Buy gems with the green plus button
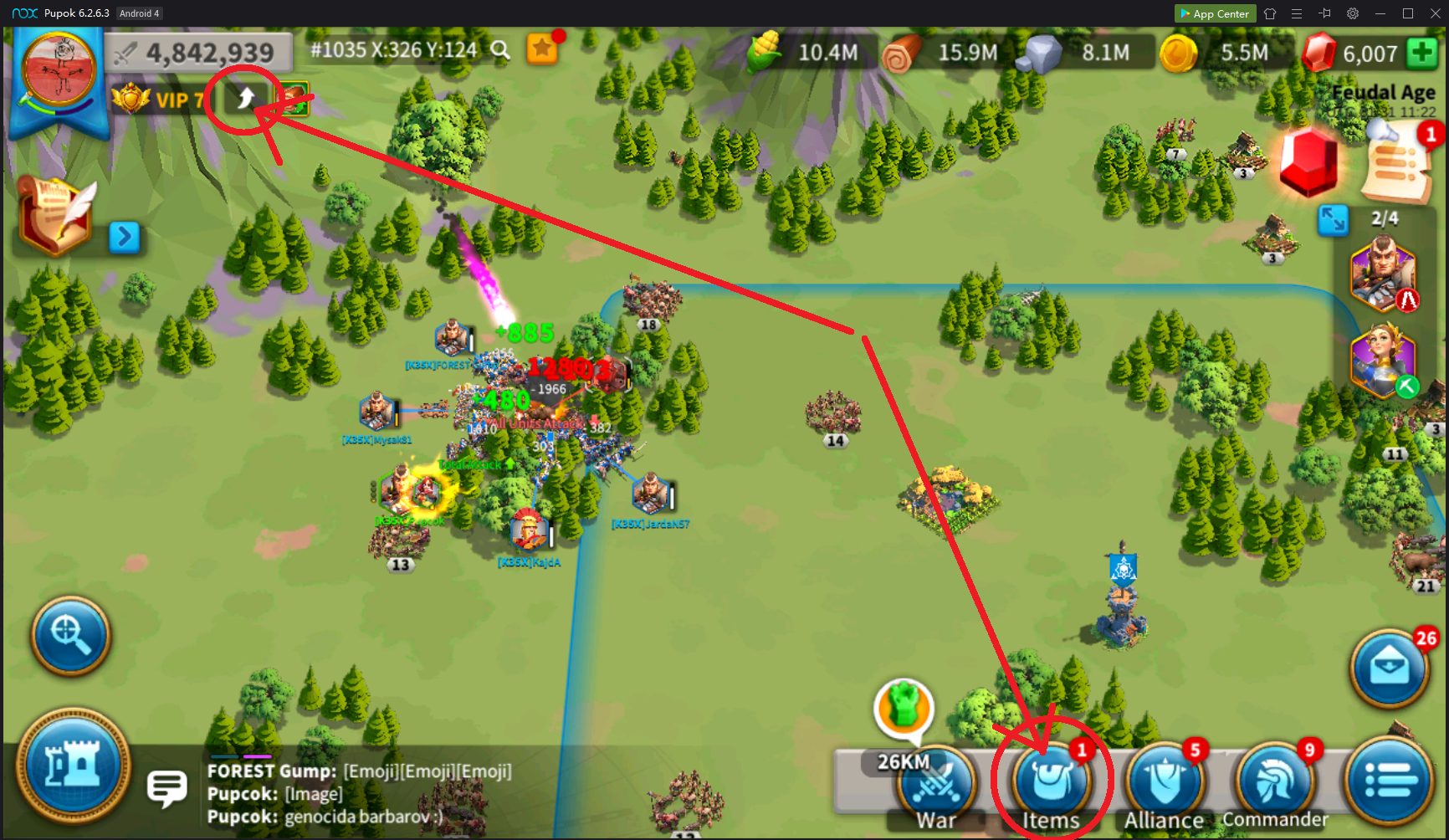Image resolution: width=1449 pixels, height=840 pixels. (x=1422, y=54)
